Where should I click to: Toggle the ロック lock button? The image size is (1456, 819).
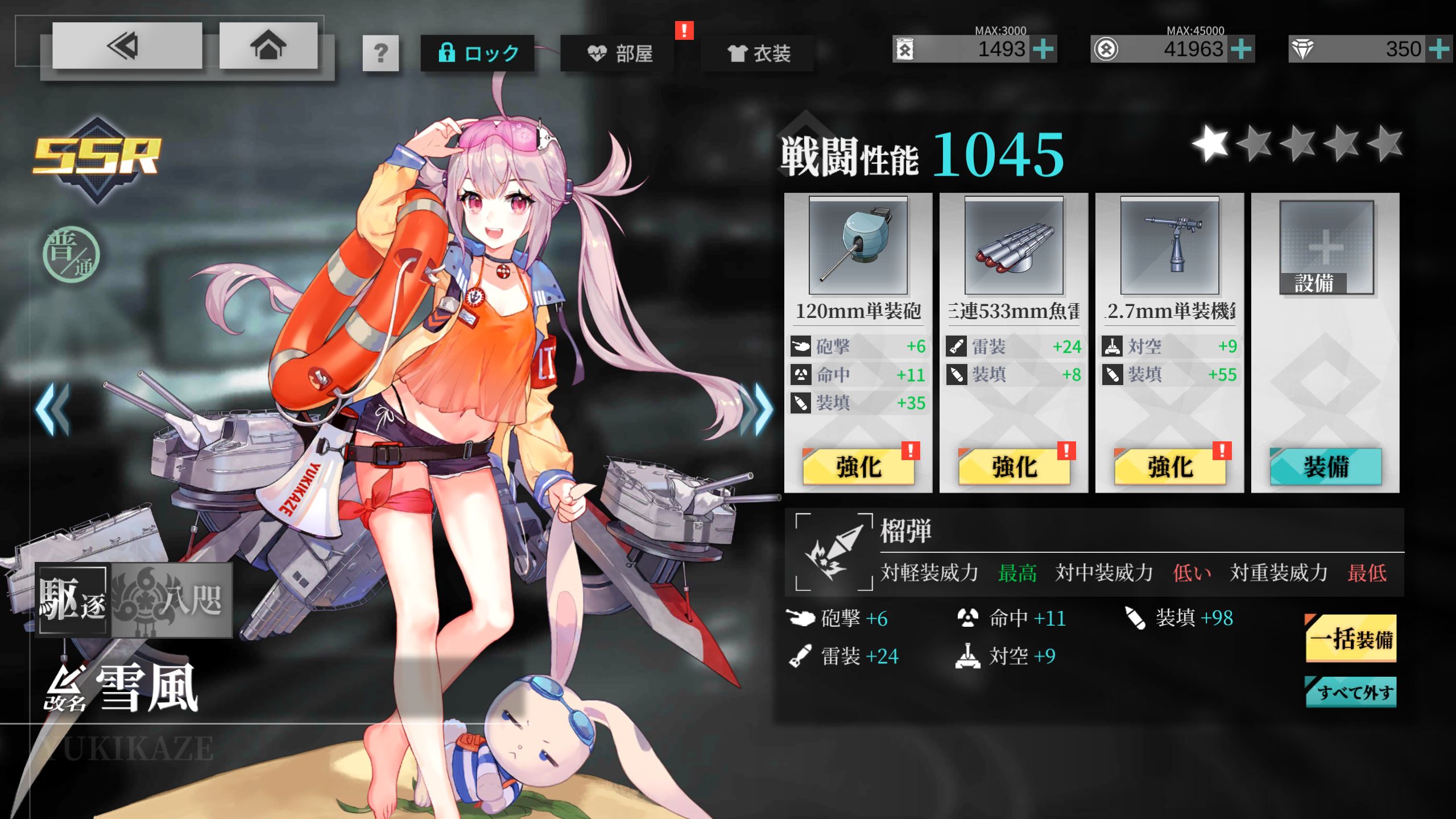click(x=477, y=53)
